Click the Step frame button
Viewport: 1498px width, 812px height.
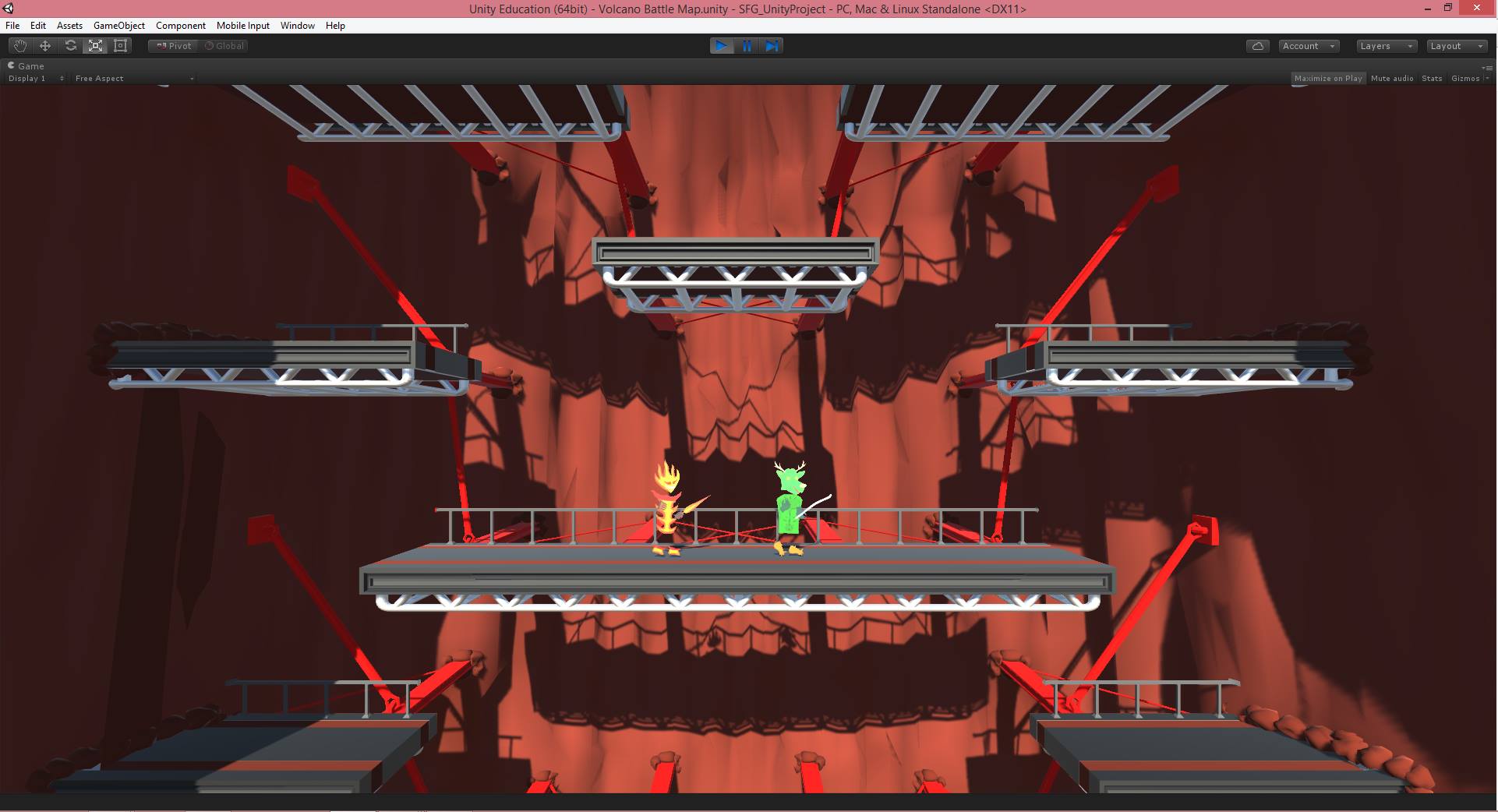(772, 46)
